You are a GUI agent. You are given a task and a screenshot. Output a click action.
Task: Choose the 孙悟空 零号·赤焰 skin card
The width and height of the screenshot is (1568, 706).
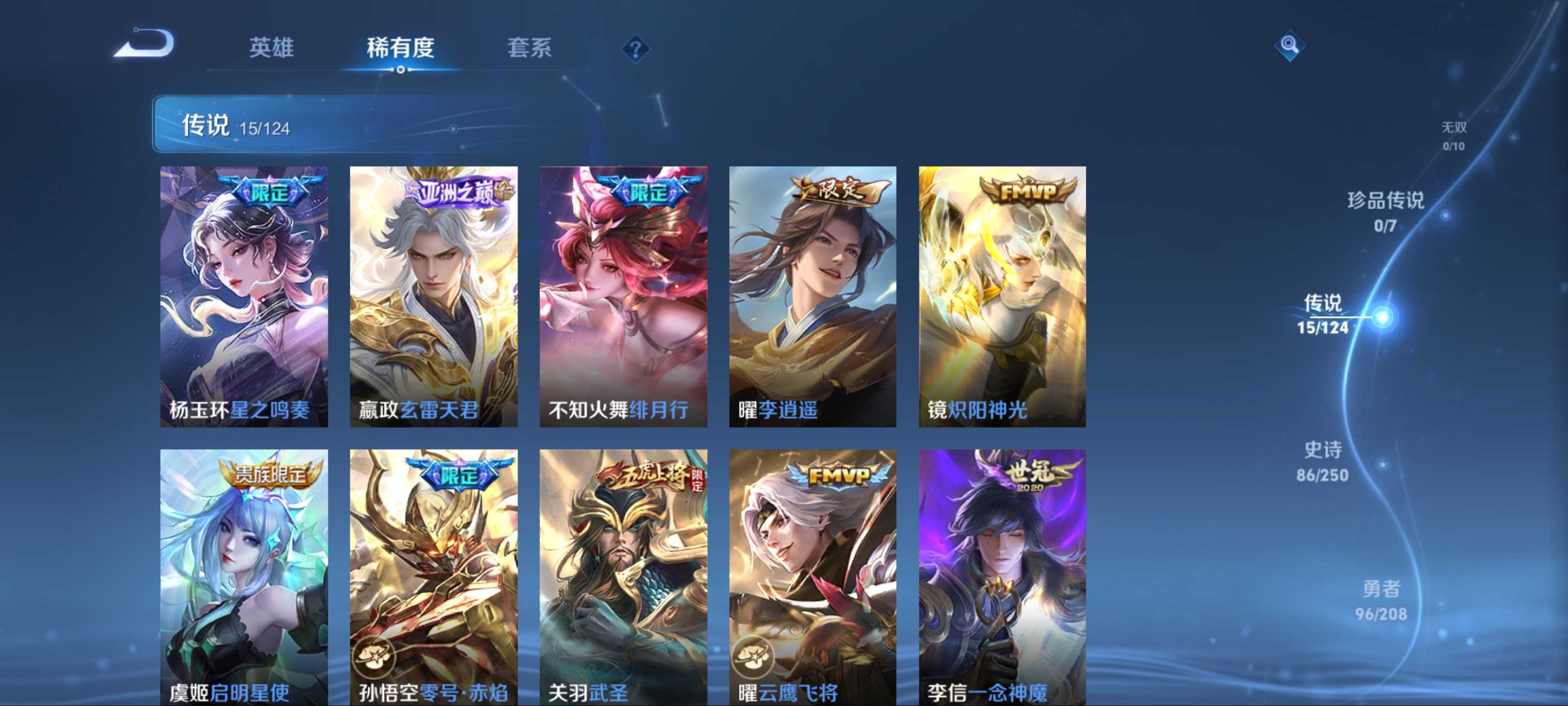[433, 576]
